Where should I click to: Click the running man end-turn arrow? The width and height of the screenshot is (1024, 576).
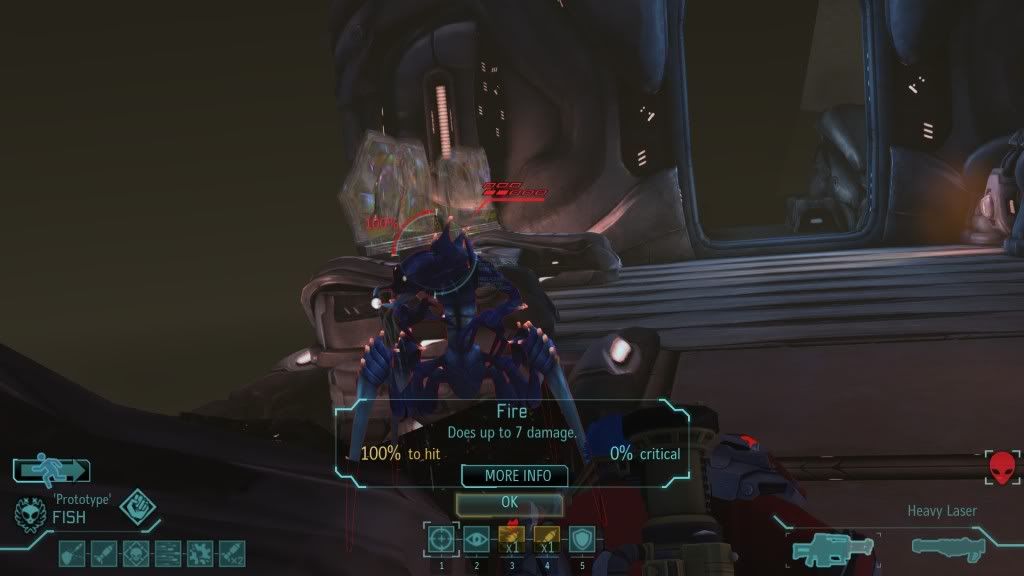51,470
